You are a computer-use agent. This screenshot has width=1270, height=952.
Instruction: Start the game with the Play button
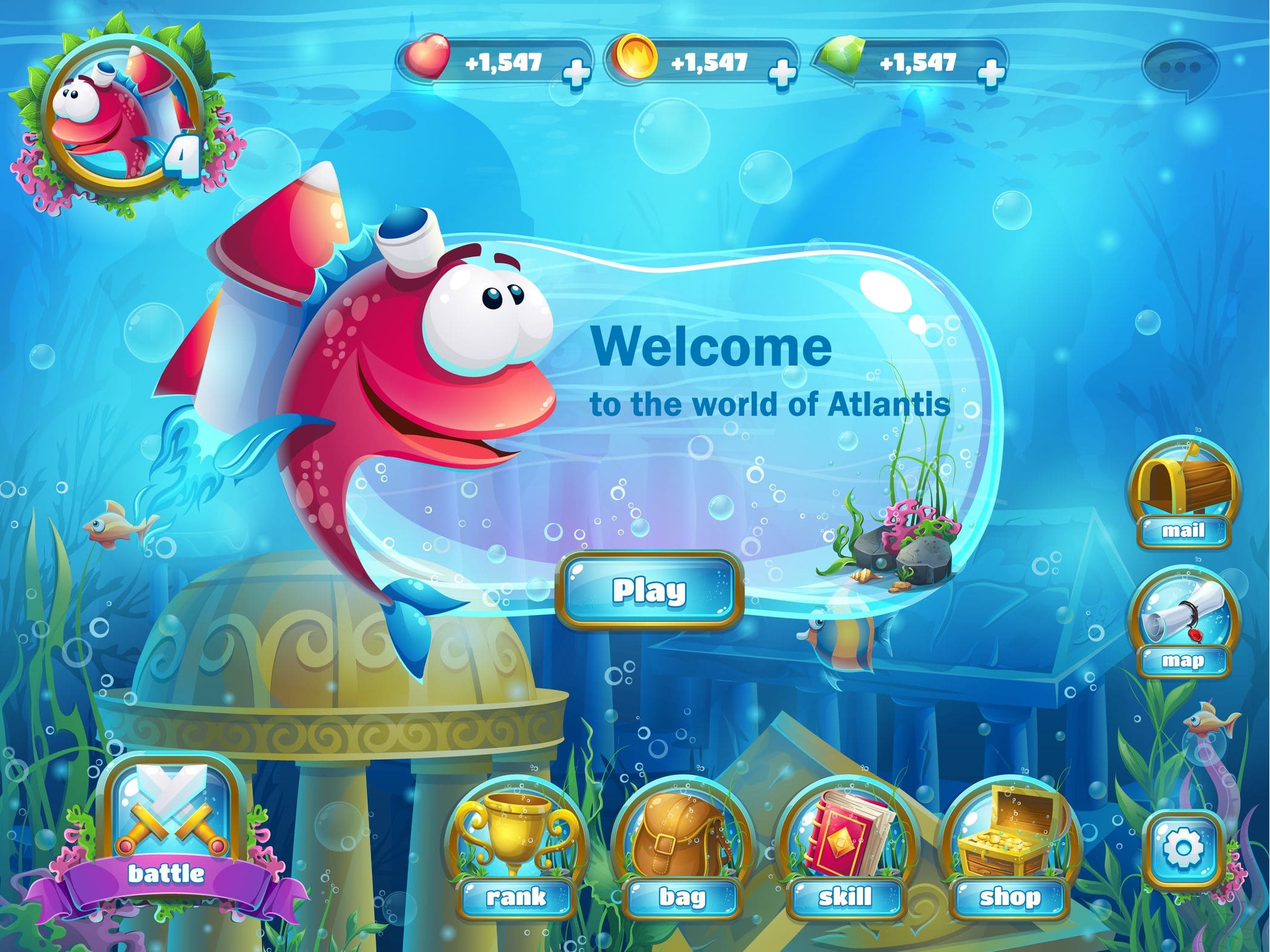(x=648, y=590)
